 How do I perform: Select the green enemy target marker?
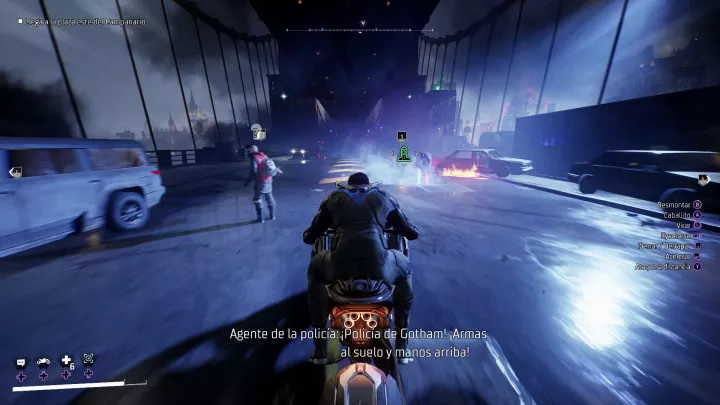[402, 153]
